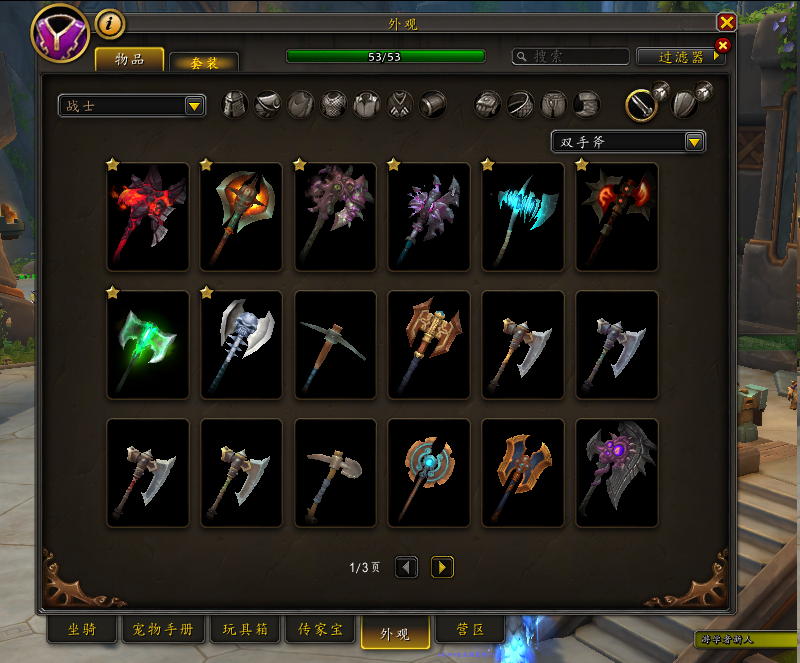This screenshot has width=800, height=663.
Task: Open the 玩具箱 toy box tab
Action: 244,629
